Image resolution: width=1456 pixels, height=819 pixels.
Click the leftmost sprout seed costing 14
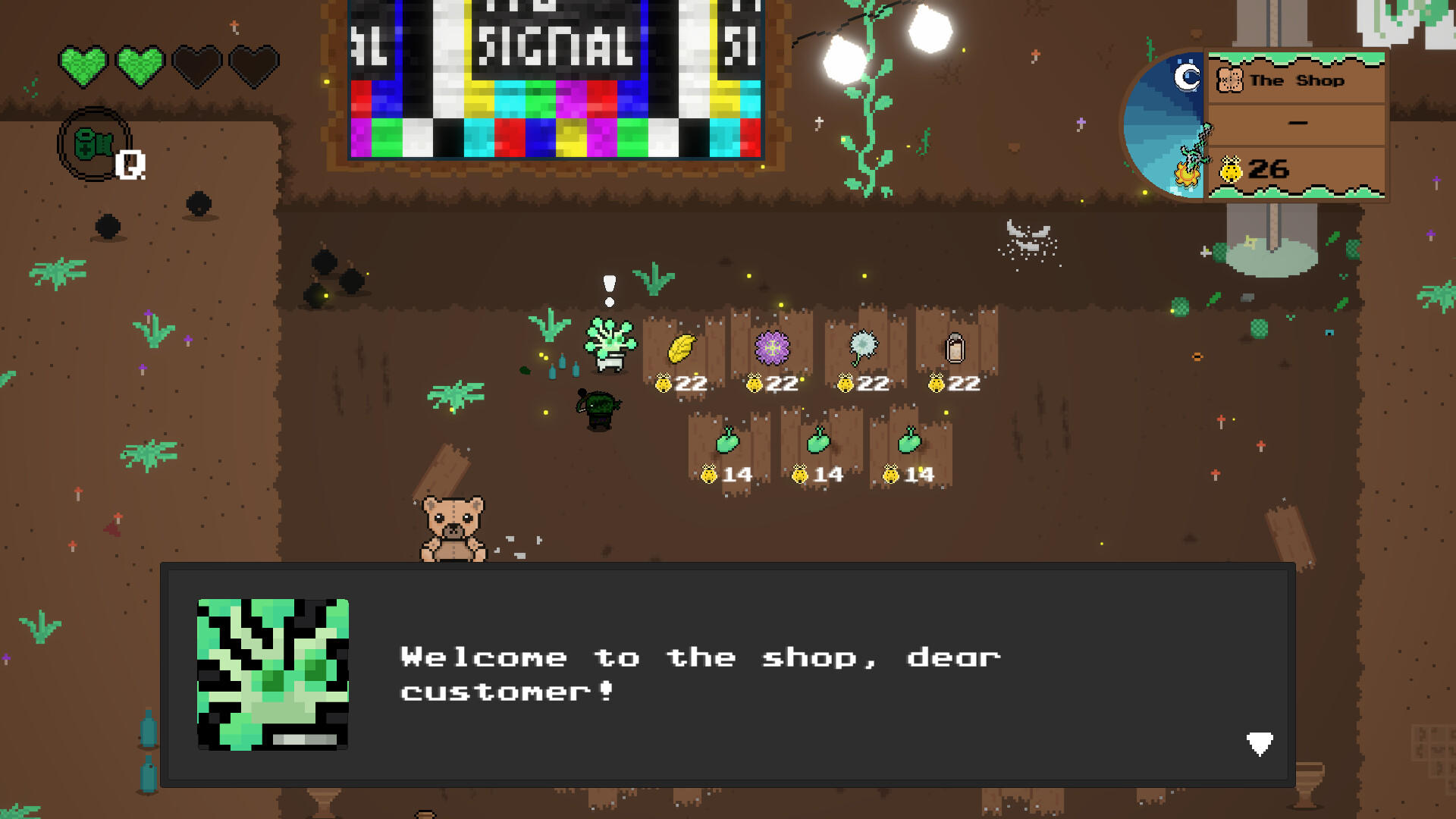pos(729,440)
